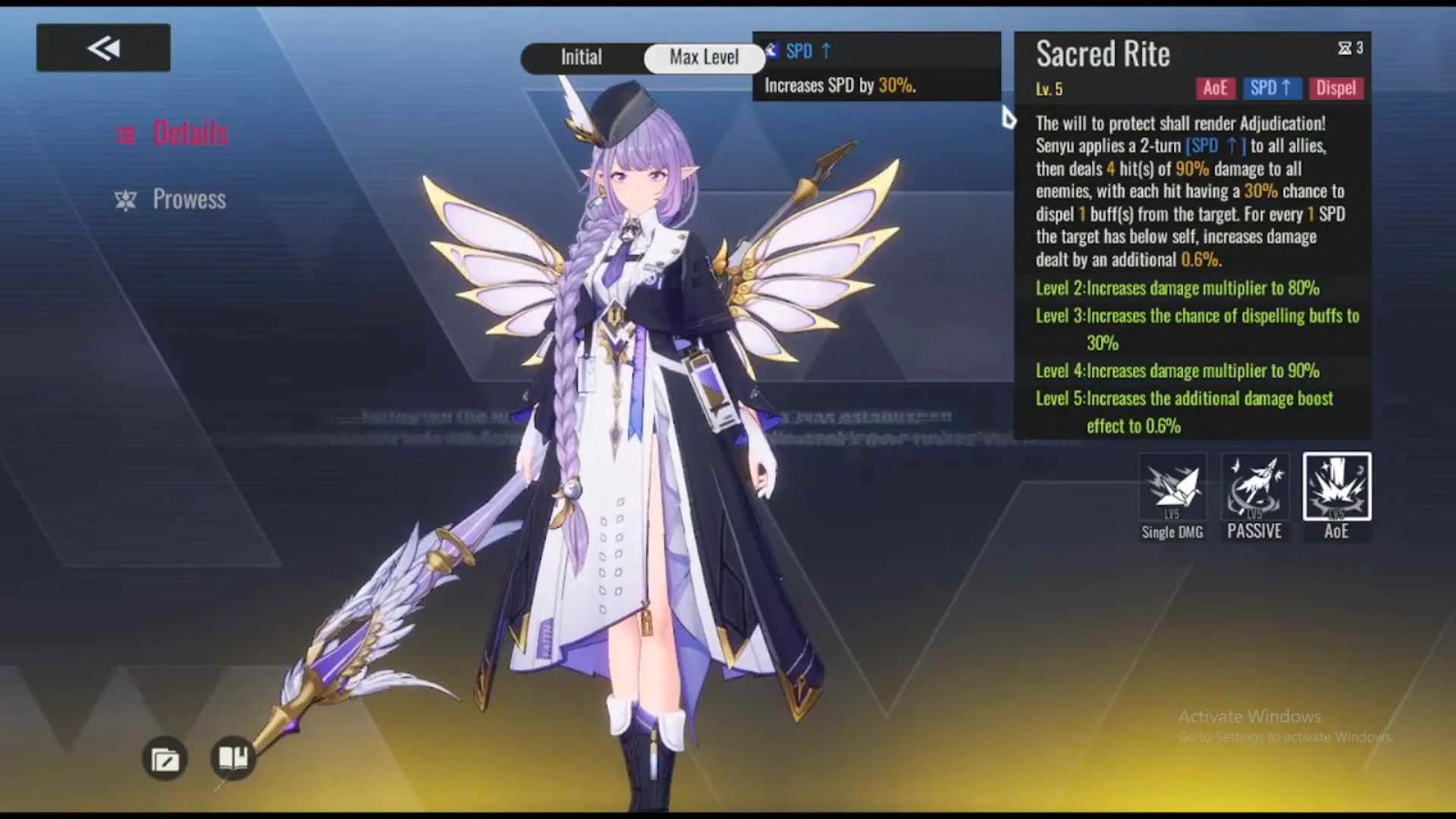
Task: Switch to the Max Level view
Action: (704, 58)
